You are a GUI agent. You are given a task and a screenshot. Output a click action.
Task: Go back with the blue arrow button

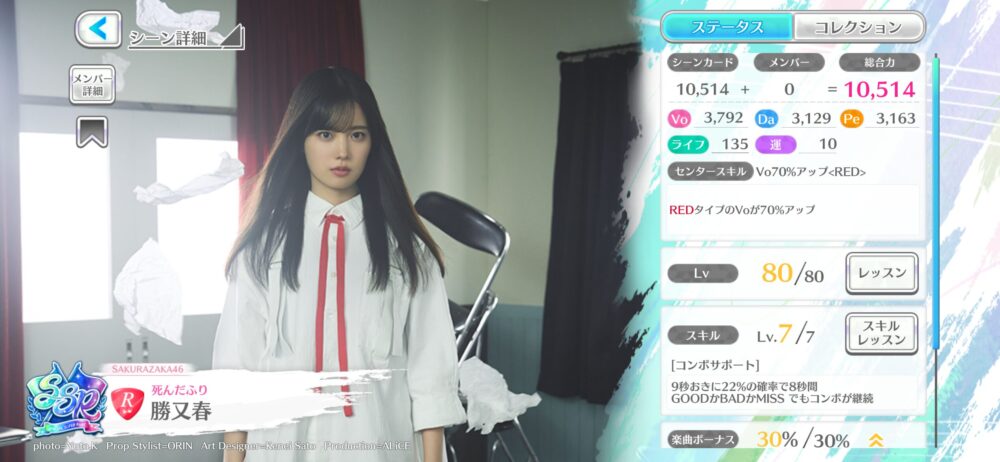click(x=98, y=29)
